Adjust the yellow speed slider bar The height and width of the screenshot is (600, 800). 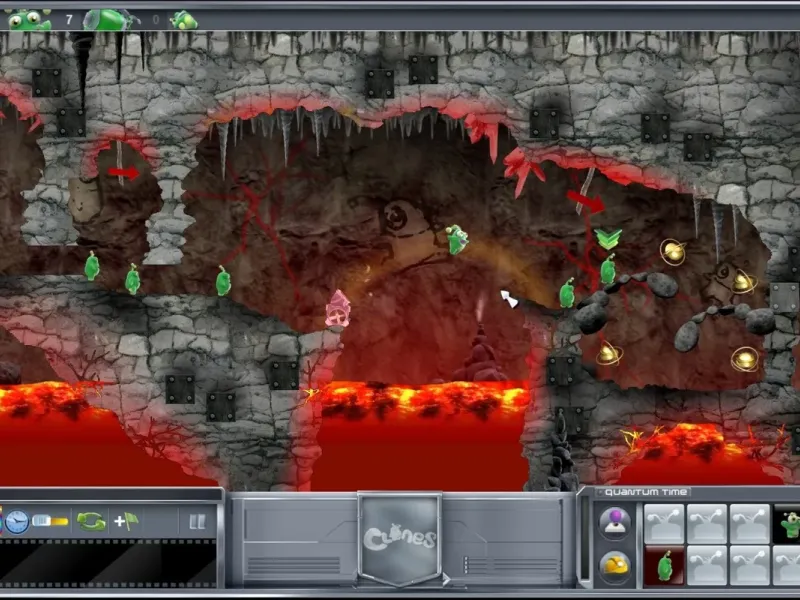tap(50, 521)
